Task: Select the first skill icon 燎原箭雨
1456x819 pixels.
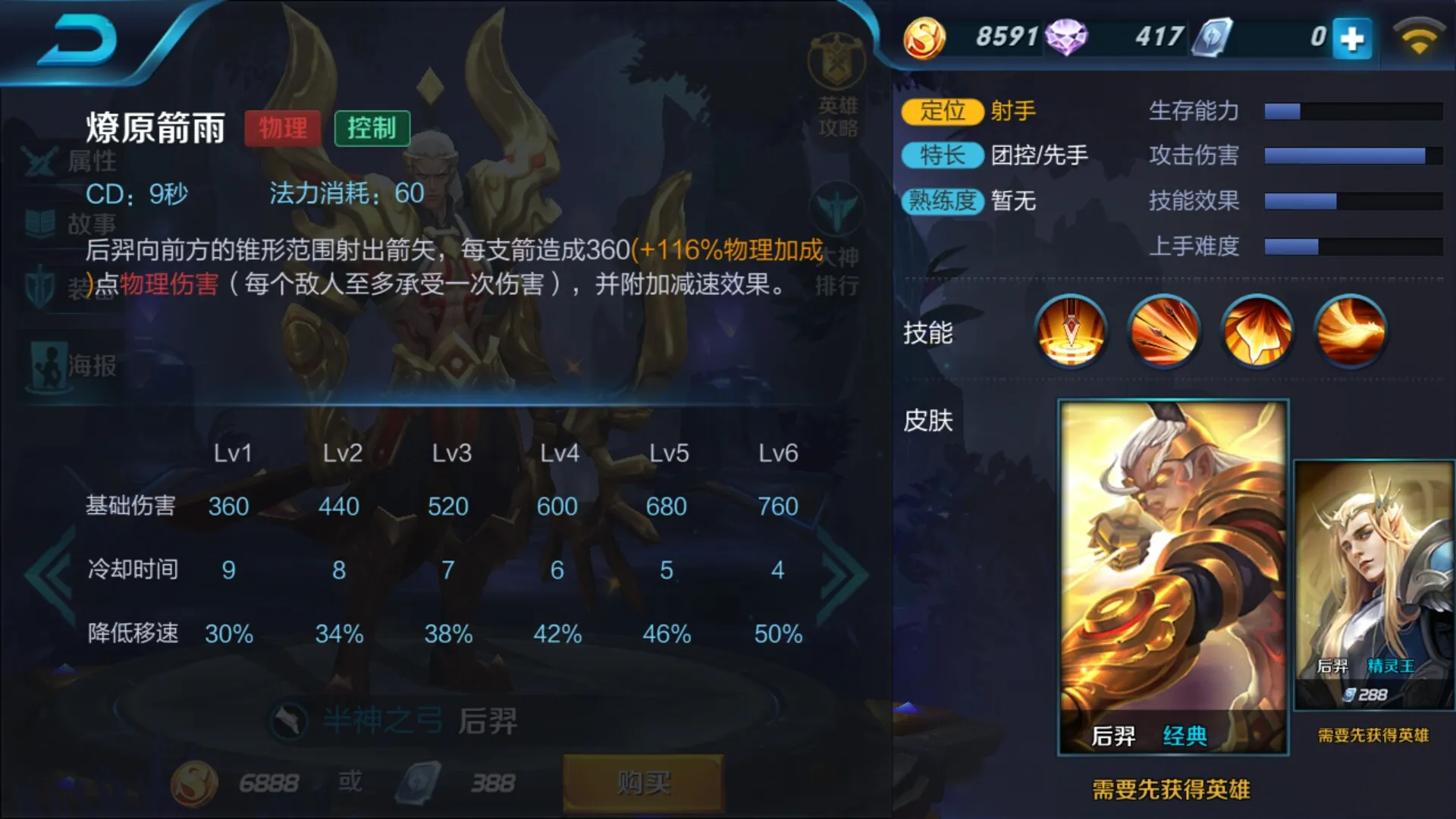Action: tap(1070, 331)
